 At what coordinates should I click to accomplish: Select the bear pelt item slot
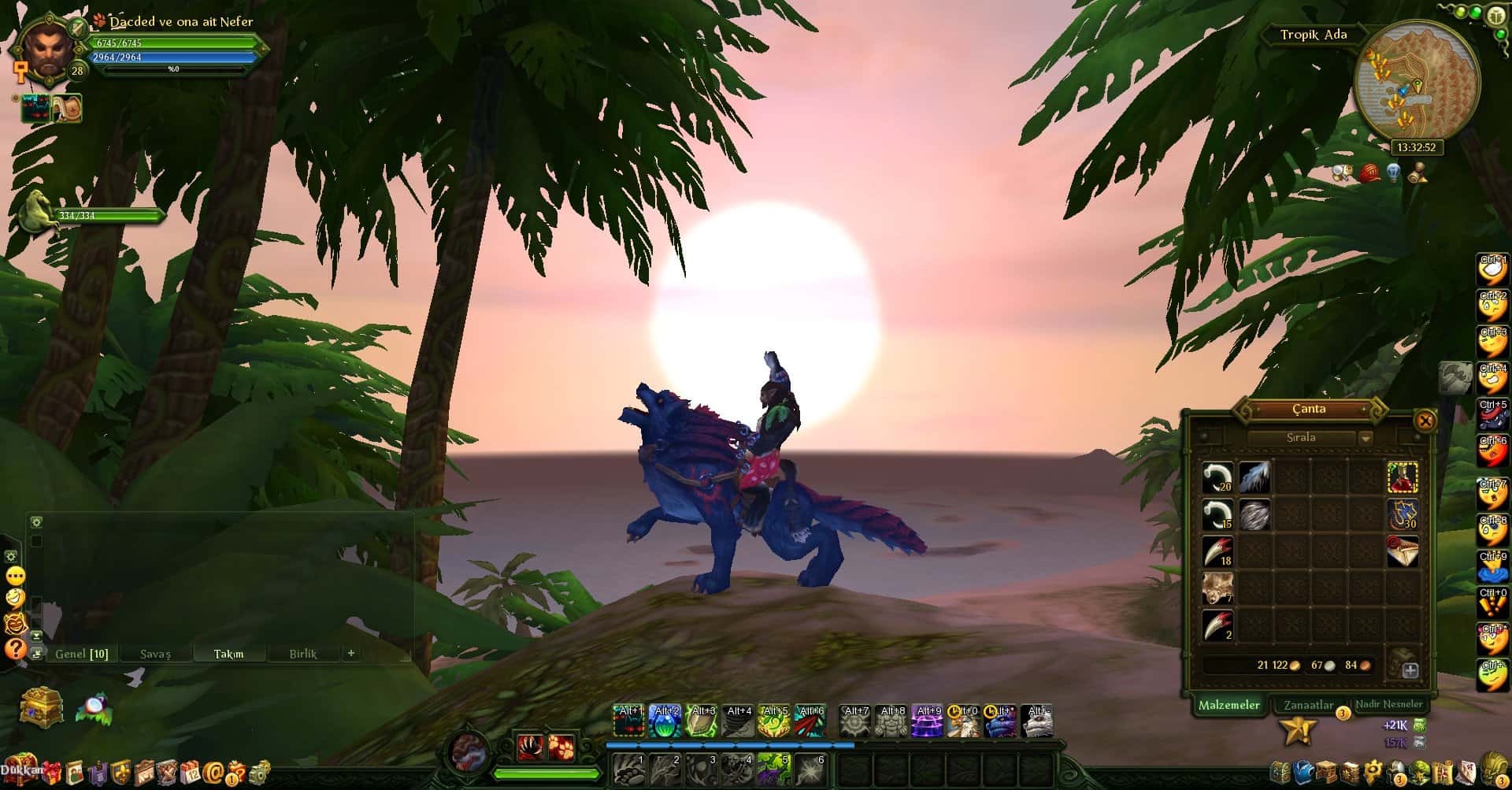pos(1217,588)
